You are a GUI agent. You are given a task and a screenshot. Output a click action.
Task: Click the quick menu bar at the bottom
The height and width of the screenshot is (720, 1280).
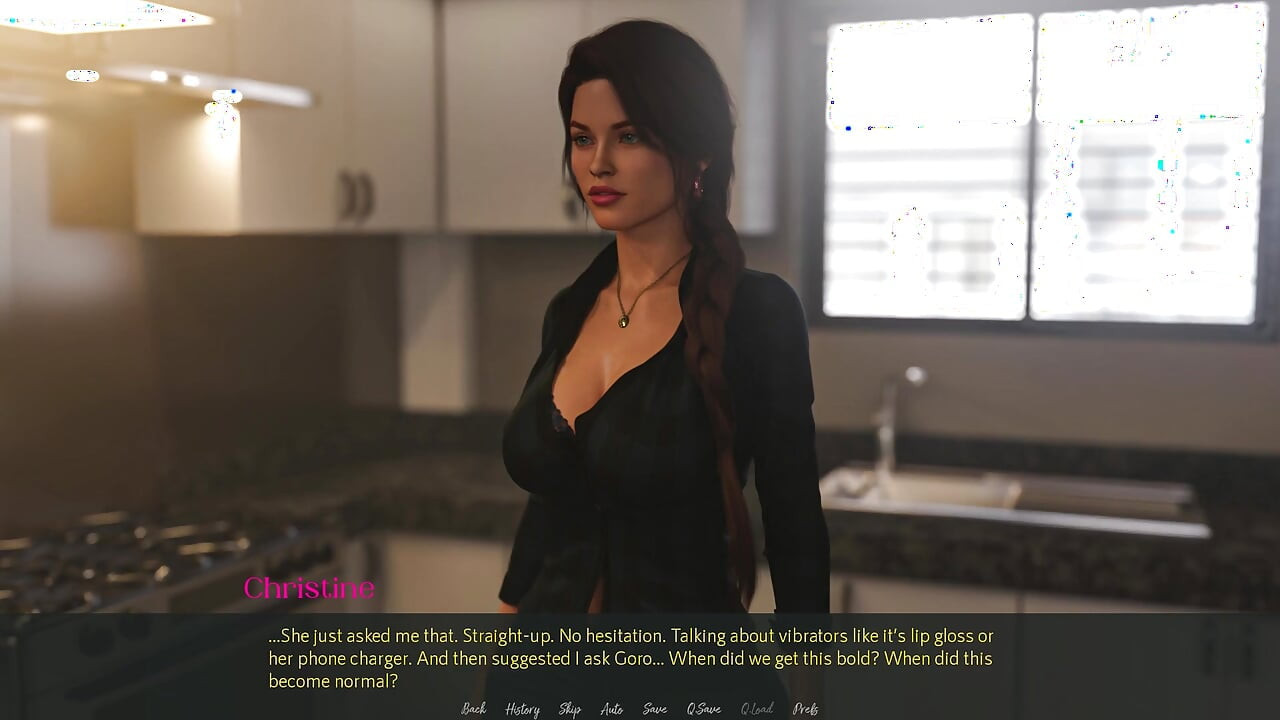click(x=640, y=708)
